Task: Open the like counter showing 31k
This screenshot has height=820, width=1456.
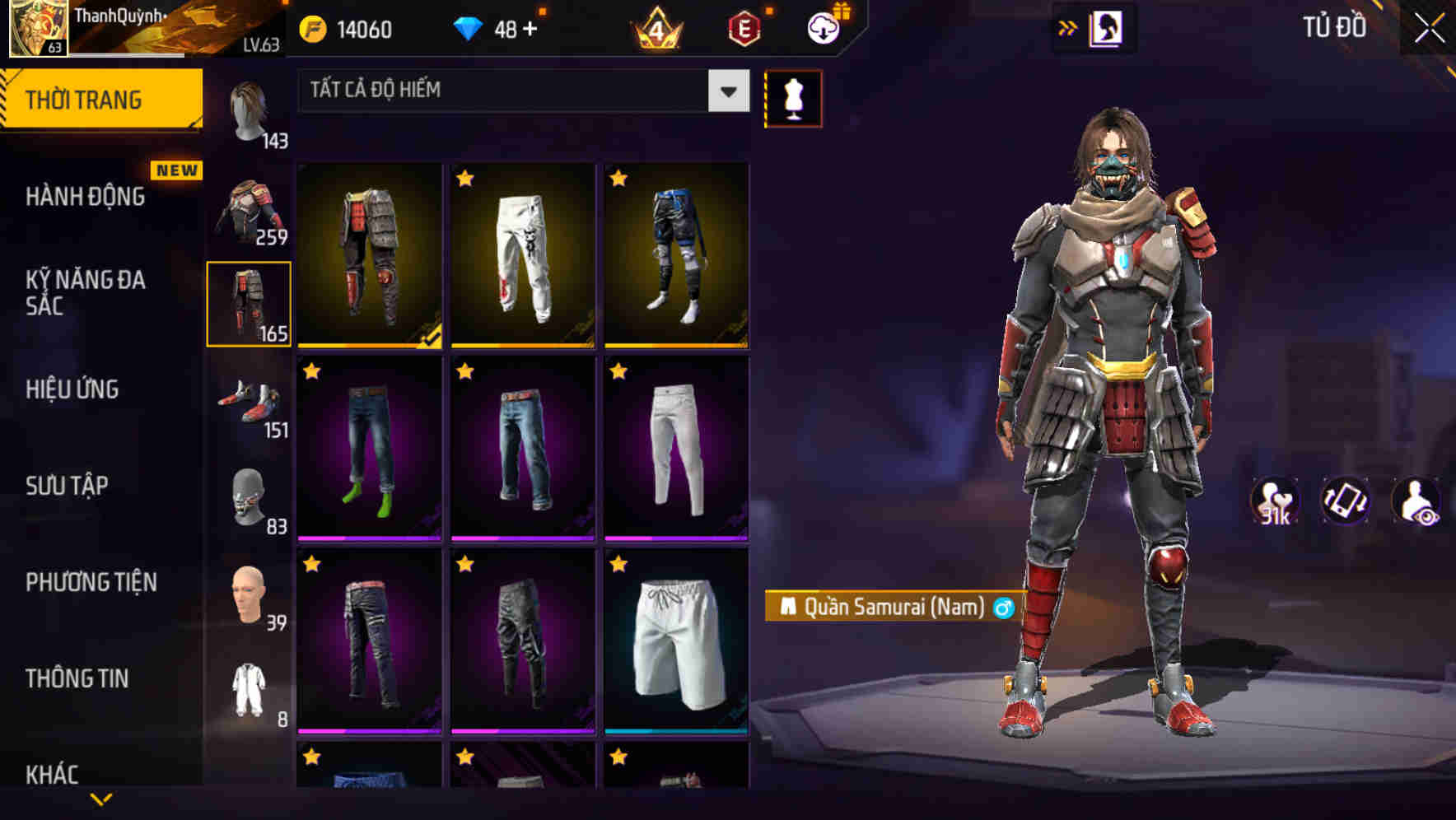Action: pyautogui.click(x=1276, y=501)
